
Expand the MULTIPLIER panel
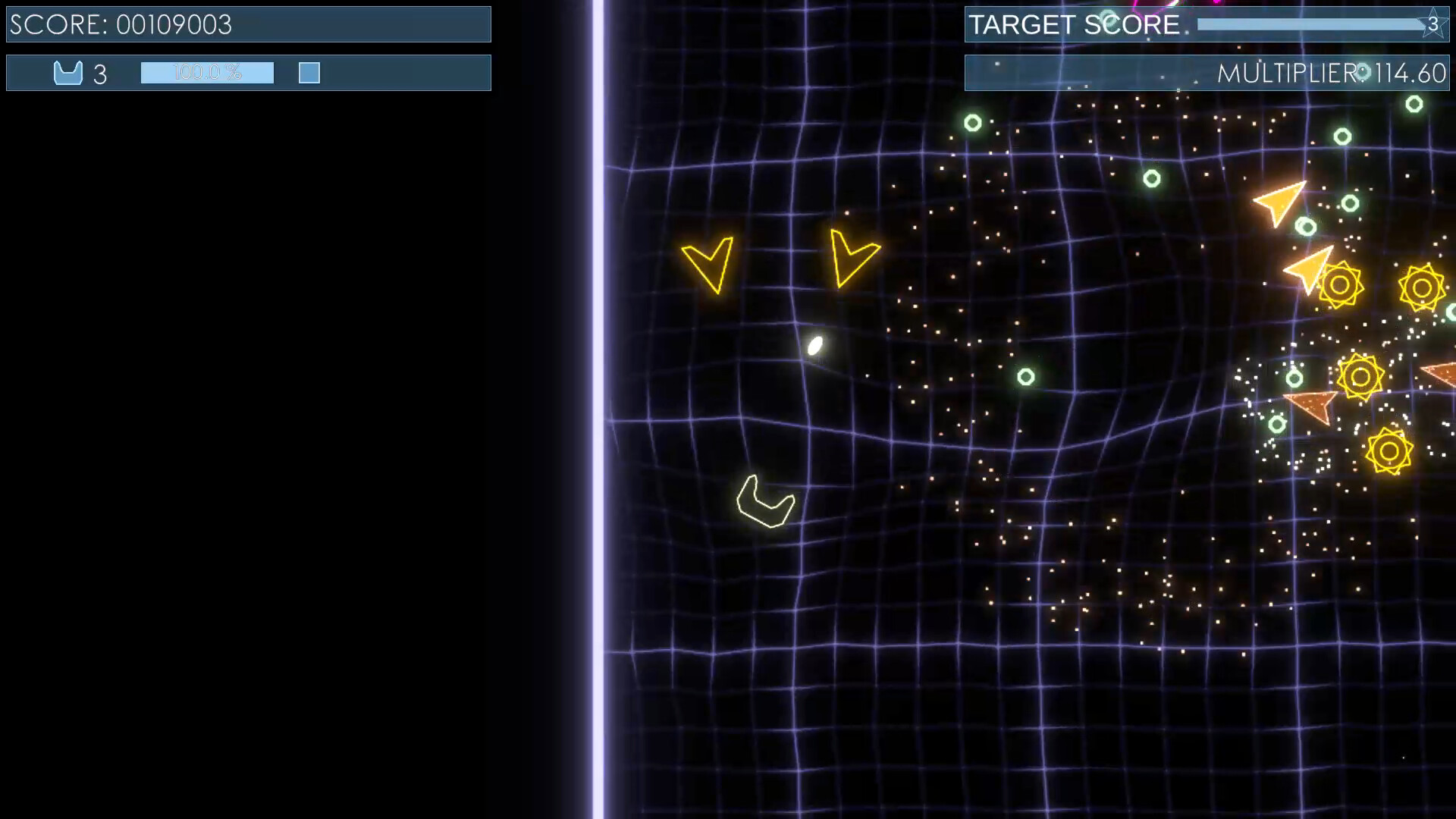coord(1207,73)
